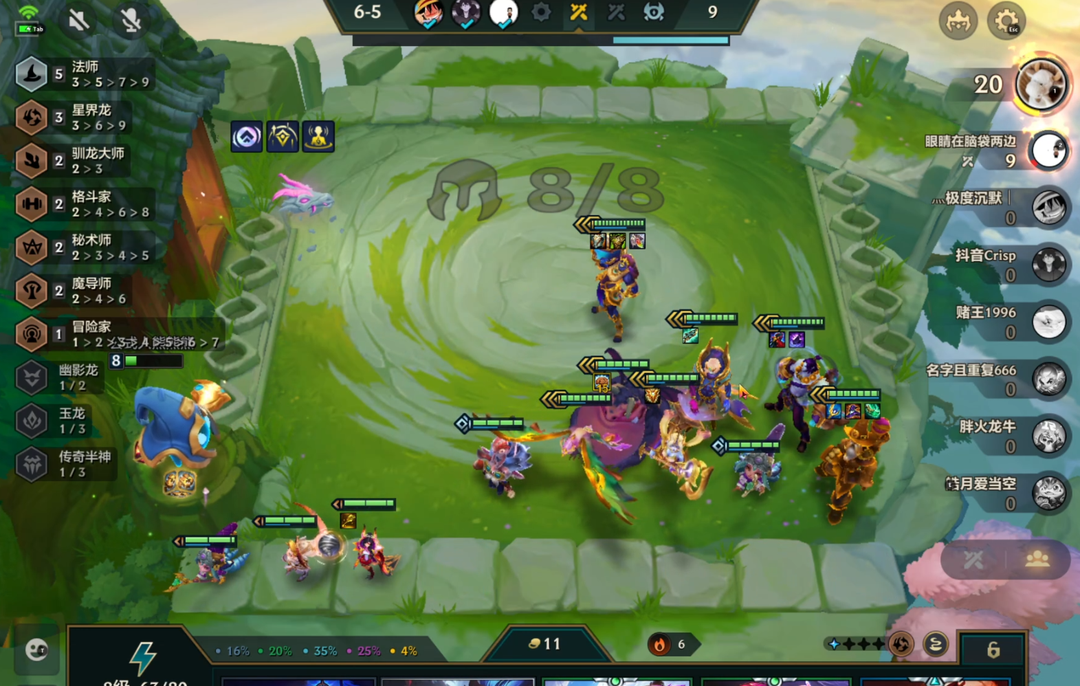View player 极度沉默's board
Viewport: 1080px width, 686px height.
coord(1049,208)
